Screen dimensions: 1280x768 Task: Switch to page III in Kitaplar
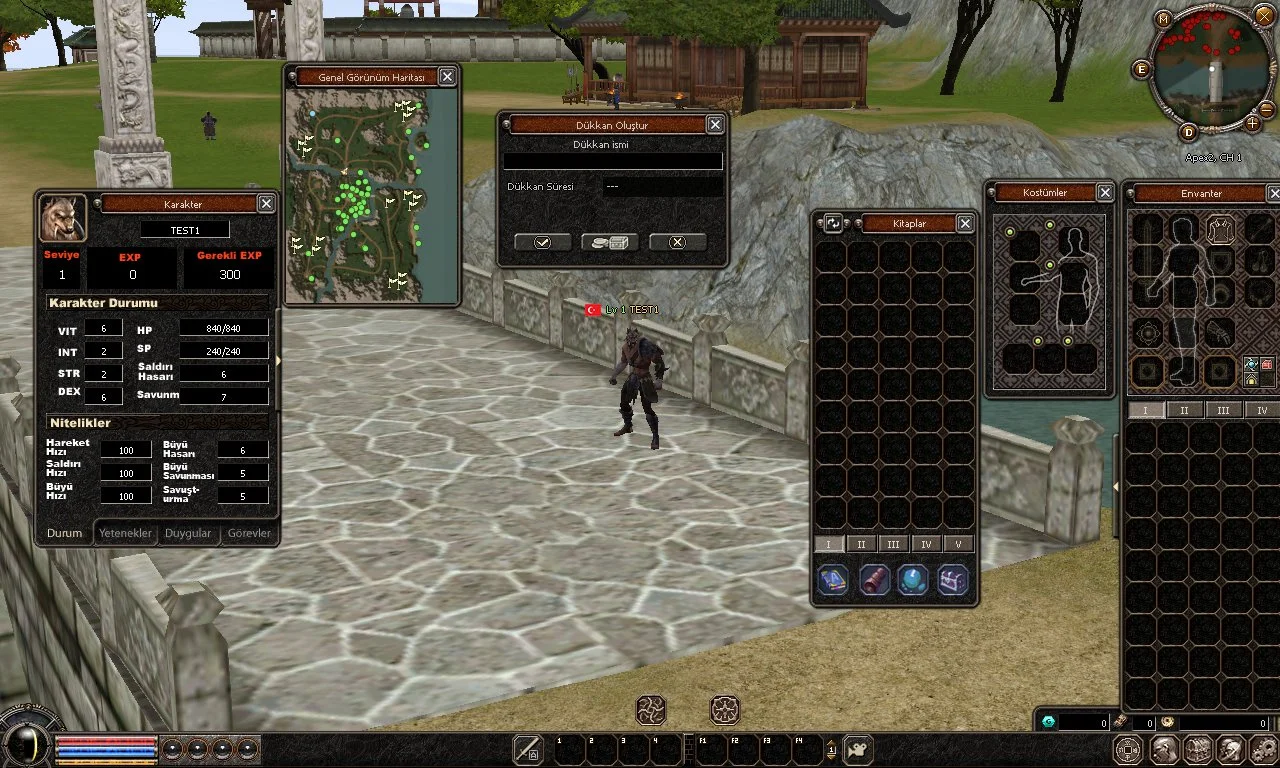click(893, 544)
